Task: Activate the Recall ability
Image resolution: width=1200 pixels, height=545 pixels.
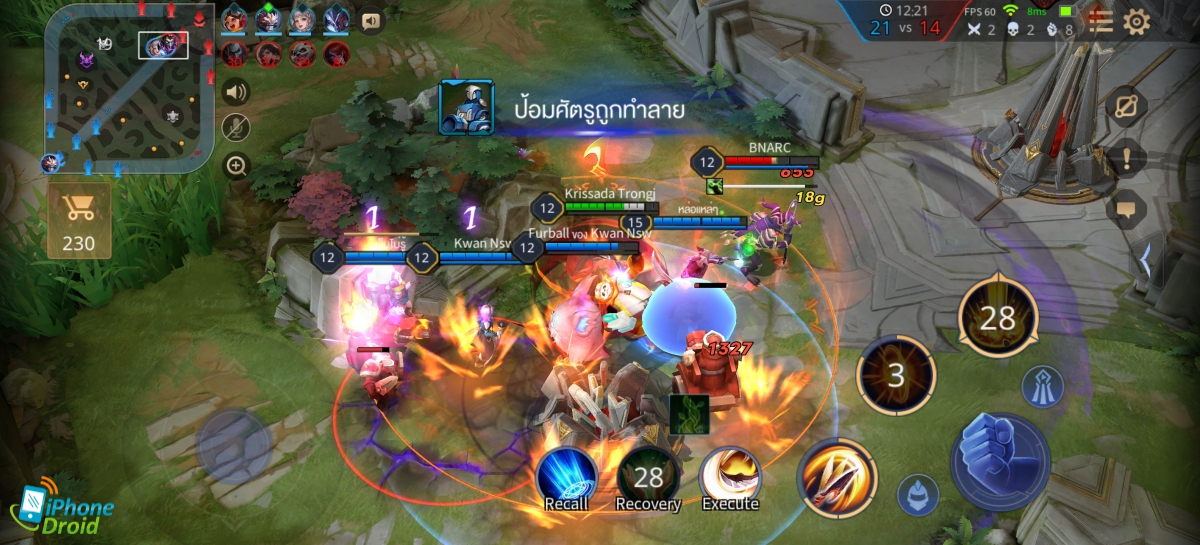Action: coord(566,476)
